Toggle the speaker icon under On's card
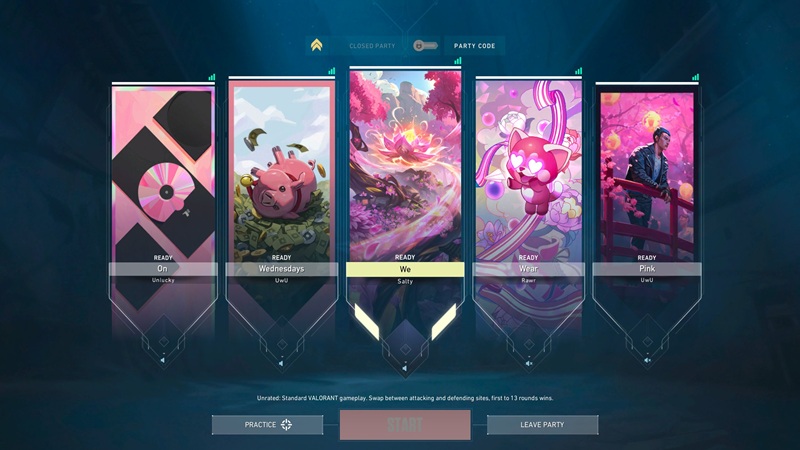 pyautogui.click(x=163, y=360)
